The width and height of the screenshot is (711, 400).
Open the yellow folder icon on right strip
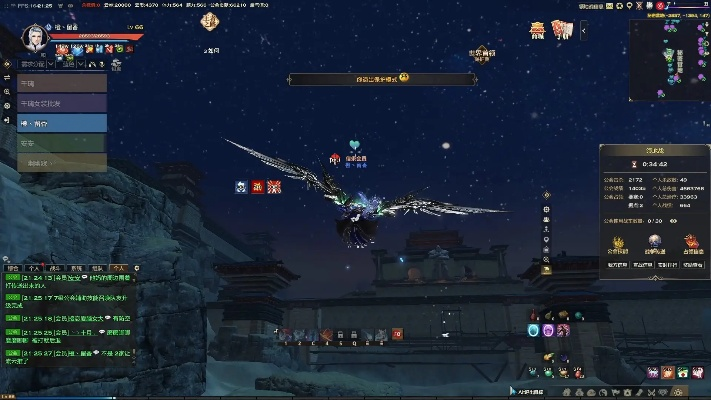546,269
